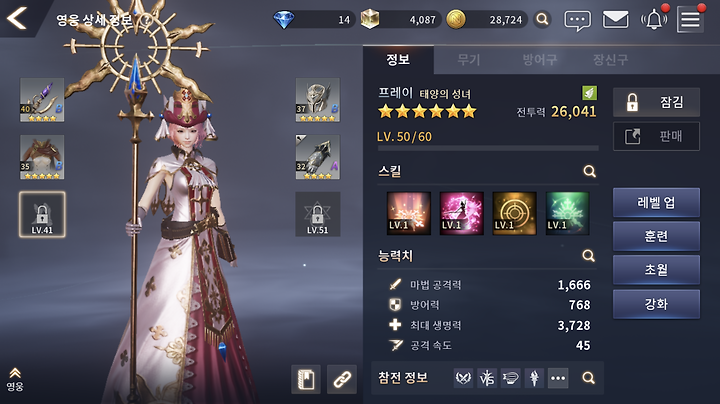Open the 훈련 training option
Screen dimensions: 720x404
click(656, 236)
